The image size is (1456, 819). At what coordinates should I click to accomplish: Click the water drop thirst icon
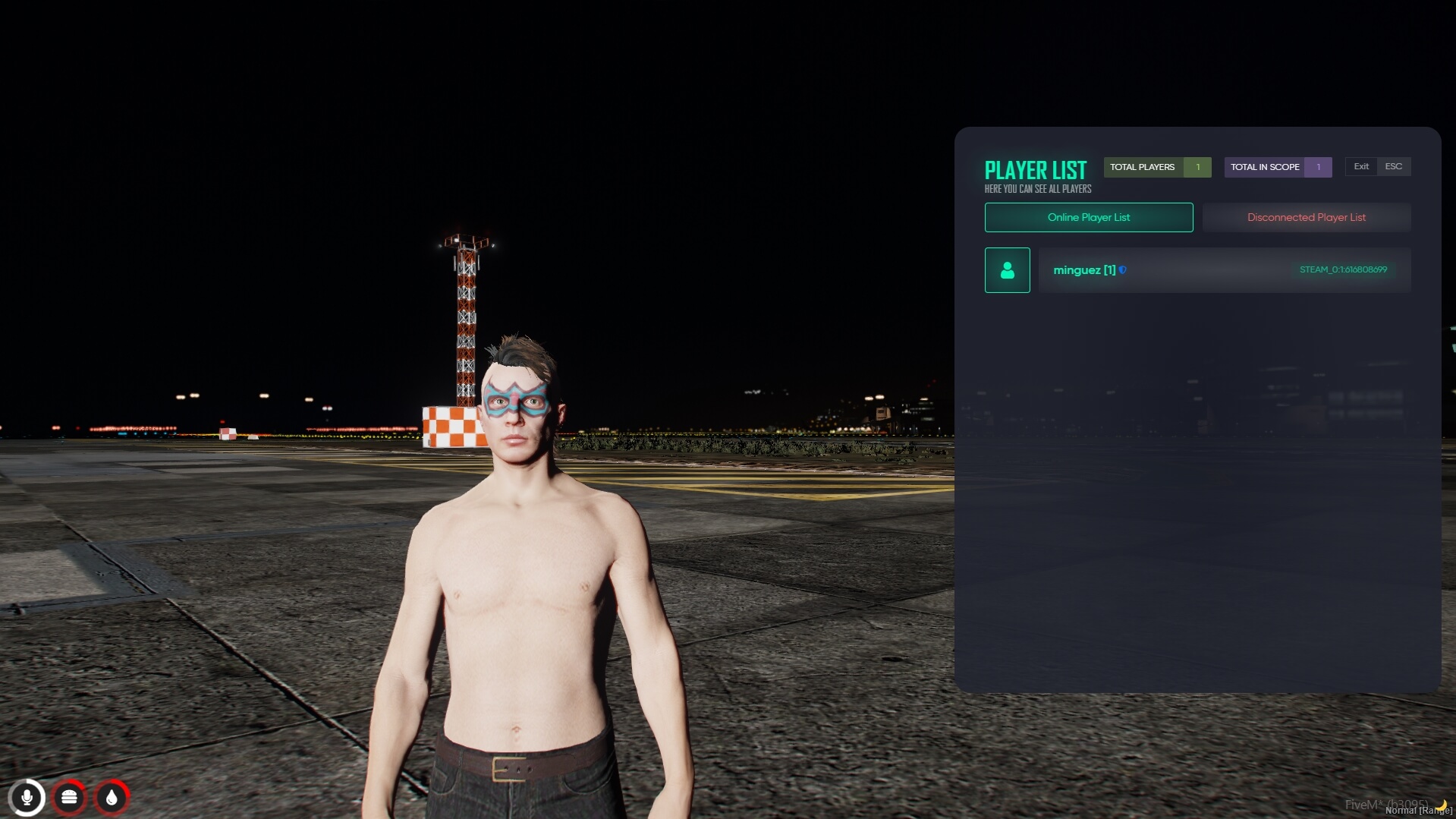(x=112, y=798)
